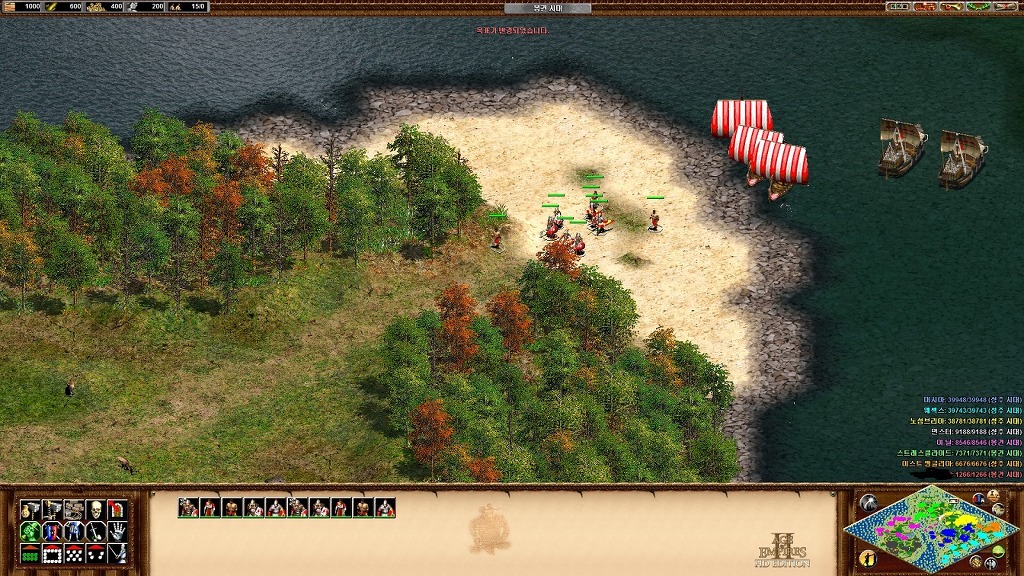Choose the red-blue shield defensive stance

tap(52, 531)
